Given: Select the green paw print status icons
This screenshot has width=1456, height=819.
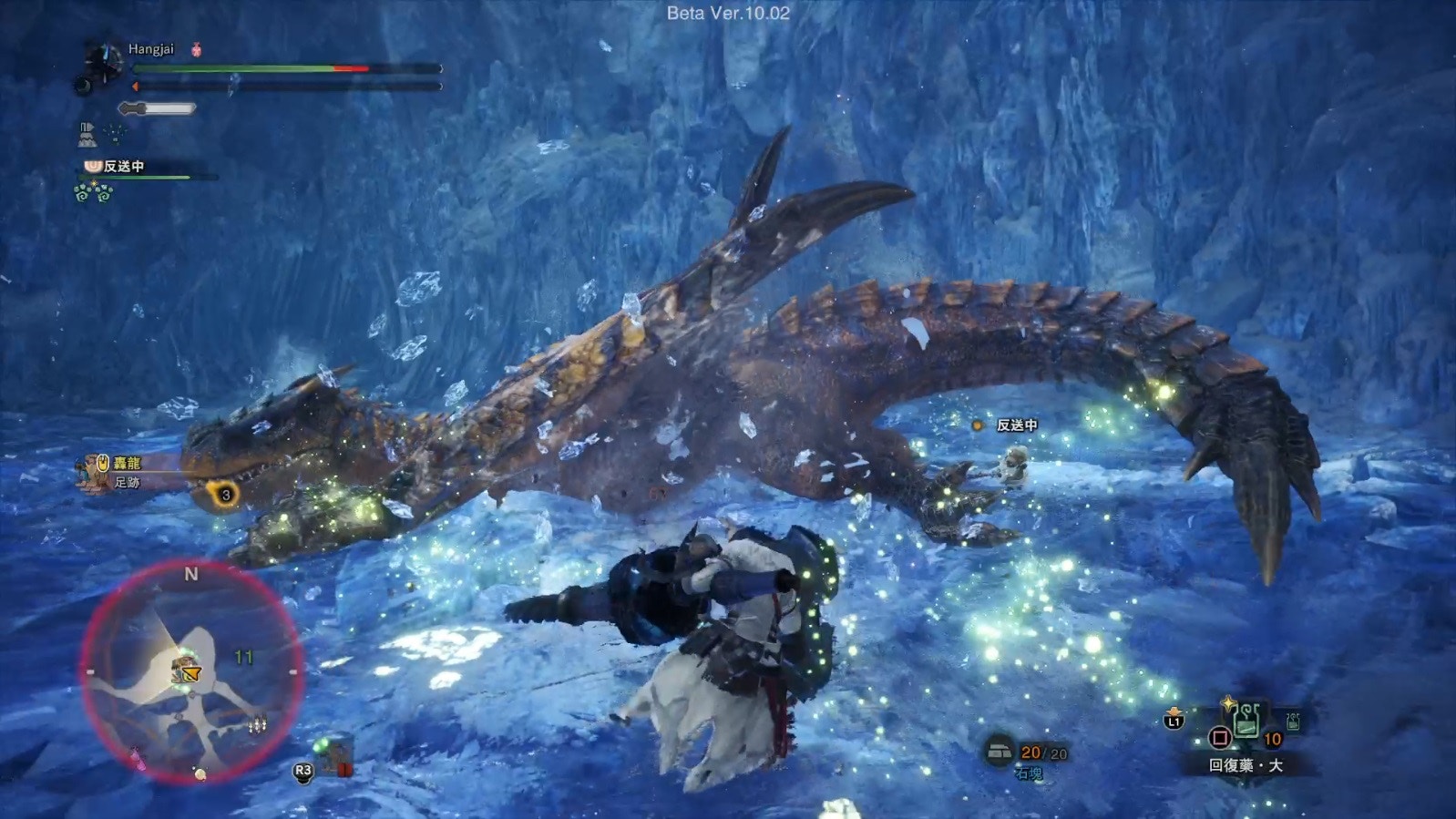Looking at the screenshot, I should click(x=93, y=192).
